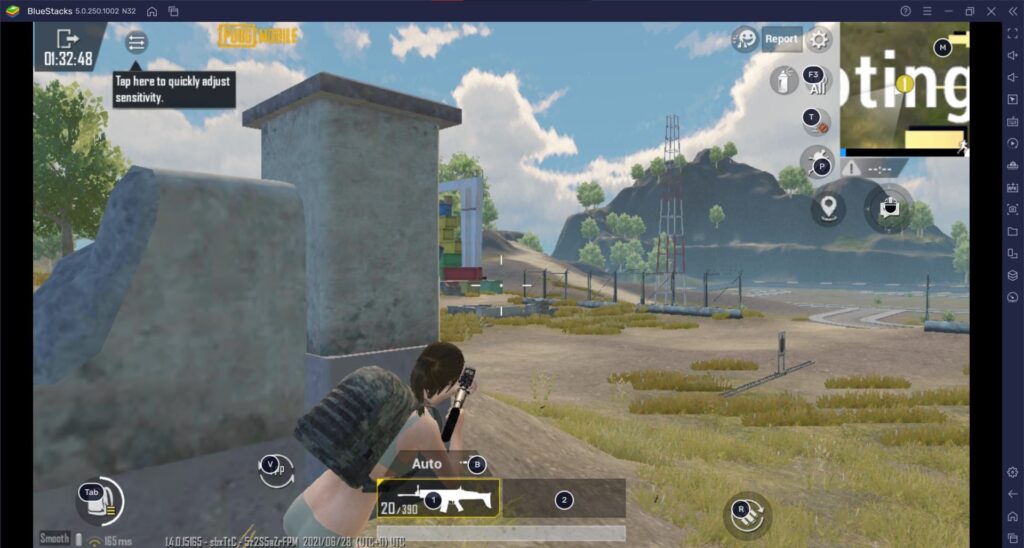Place a map location marker pin
1024x548 pixels.
coord(828,208)
